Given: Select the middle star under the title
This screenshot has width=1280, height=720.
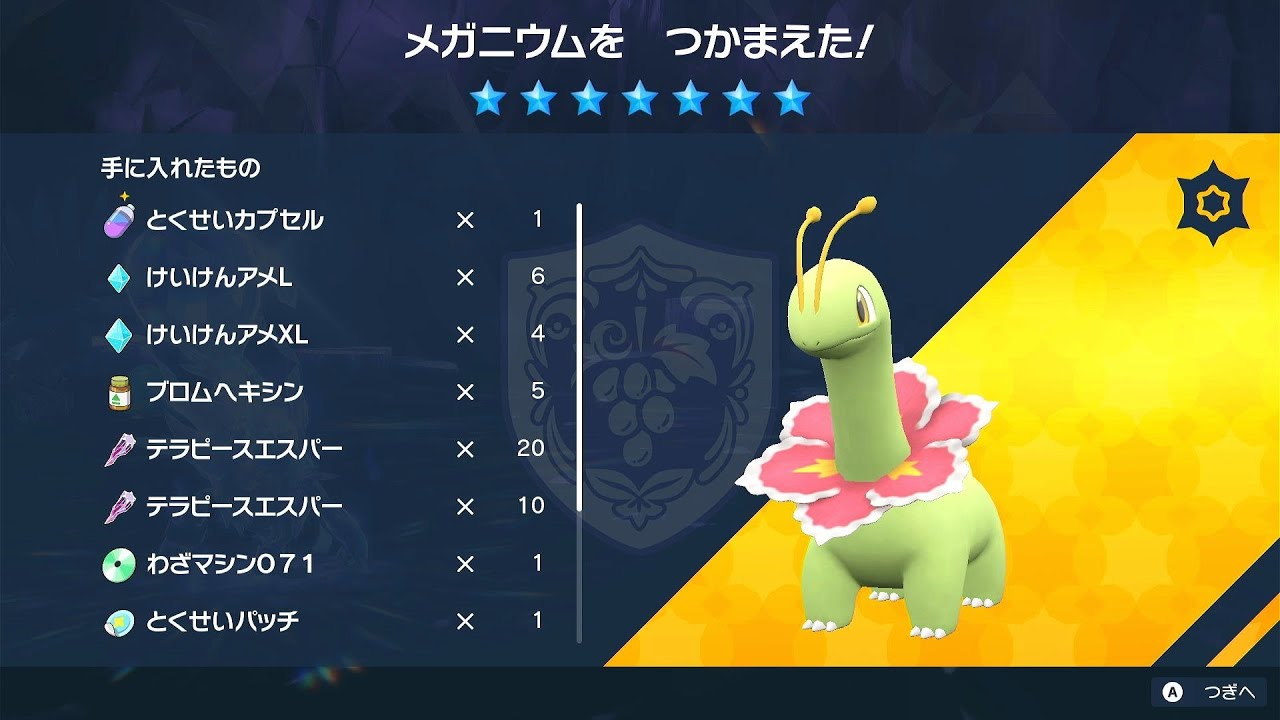Looking at the screenshot, I should point(641,101).
